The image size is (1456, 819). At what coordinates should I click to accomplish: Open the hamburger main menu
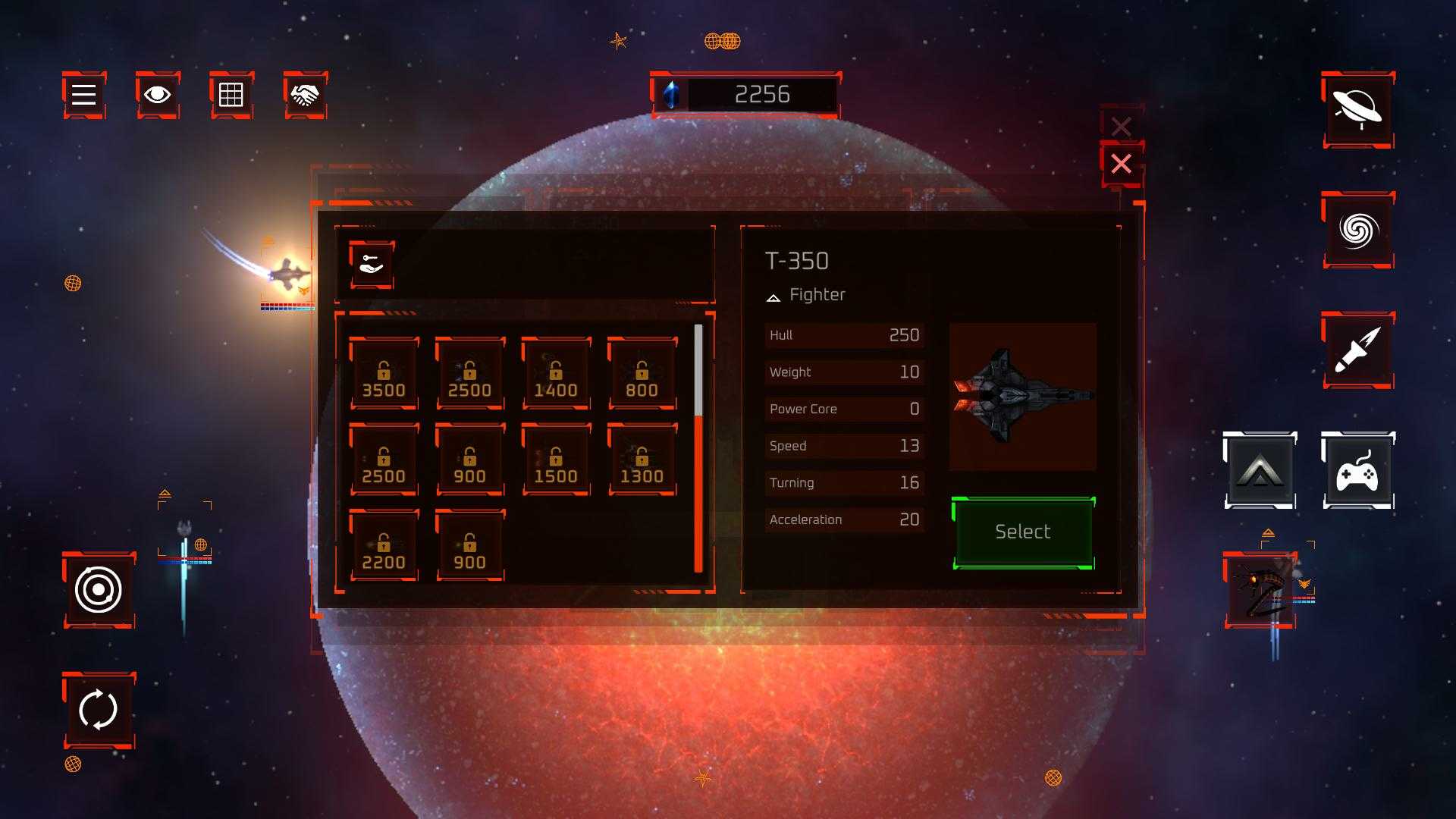pos(83,95)
